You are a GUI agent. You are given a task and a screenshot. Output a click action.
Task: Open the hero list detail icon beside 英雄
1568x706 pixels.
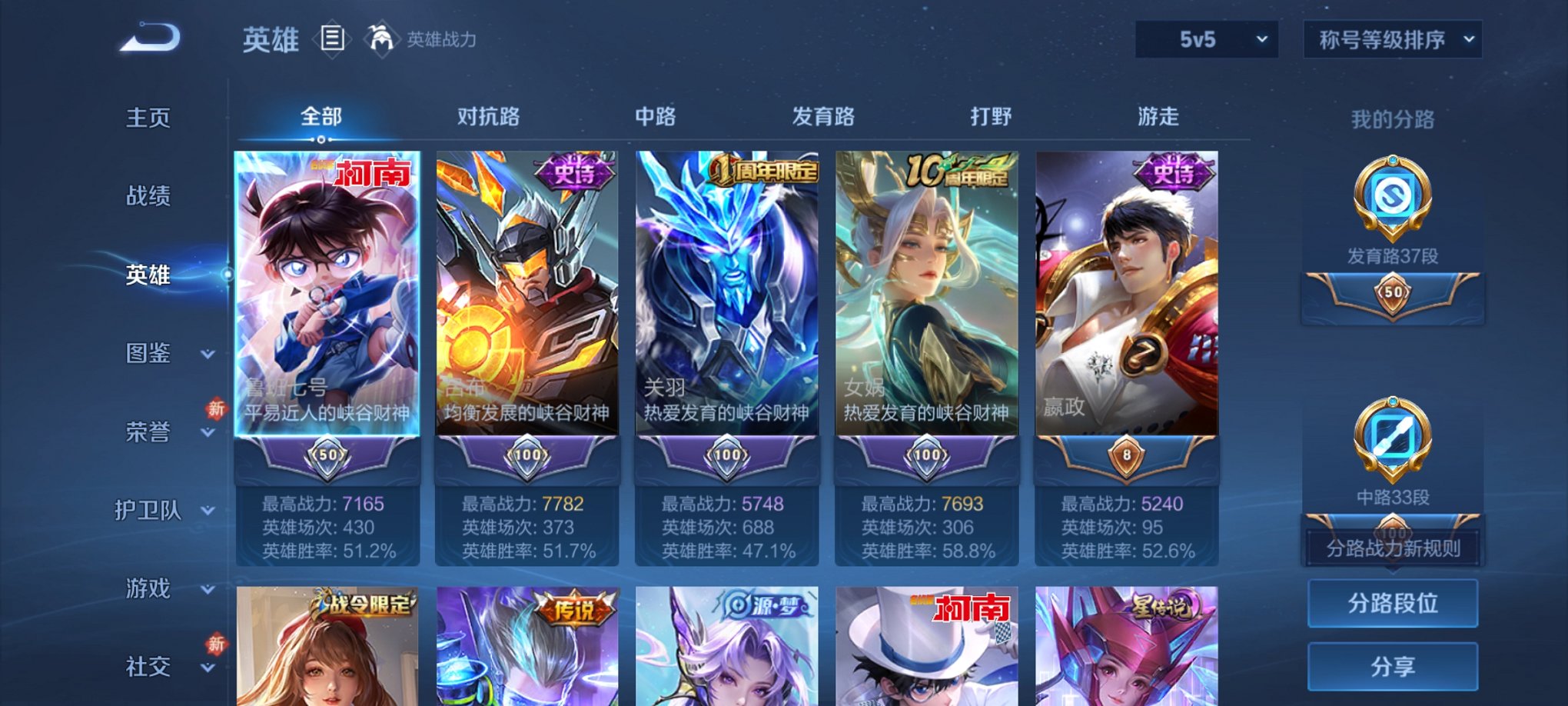(x=331, y=40)
